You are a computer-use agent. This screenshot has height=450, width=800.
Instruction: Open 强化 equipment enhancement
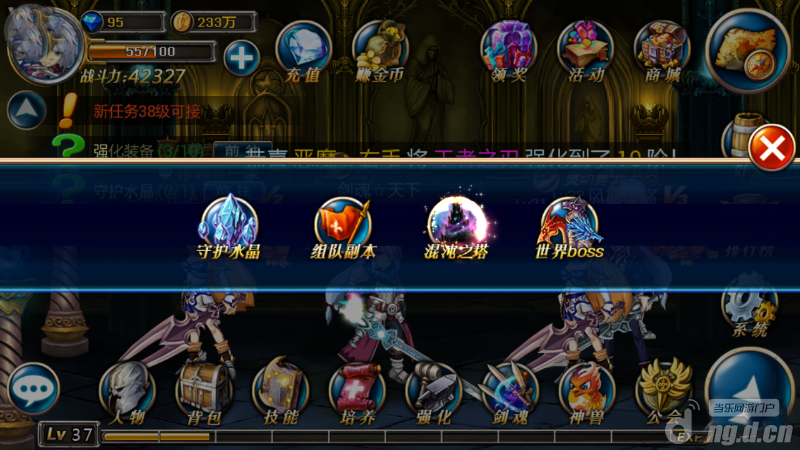pyautogui.click(x=433, y=392)
